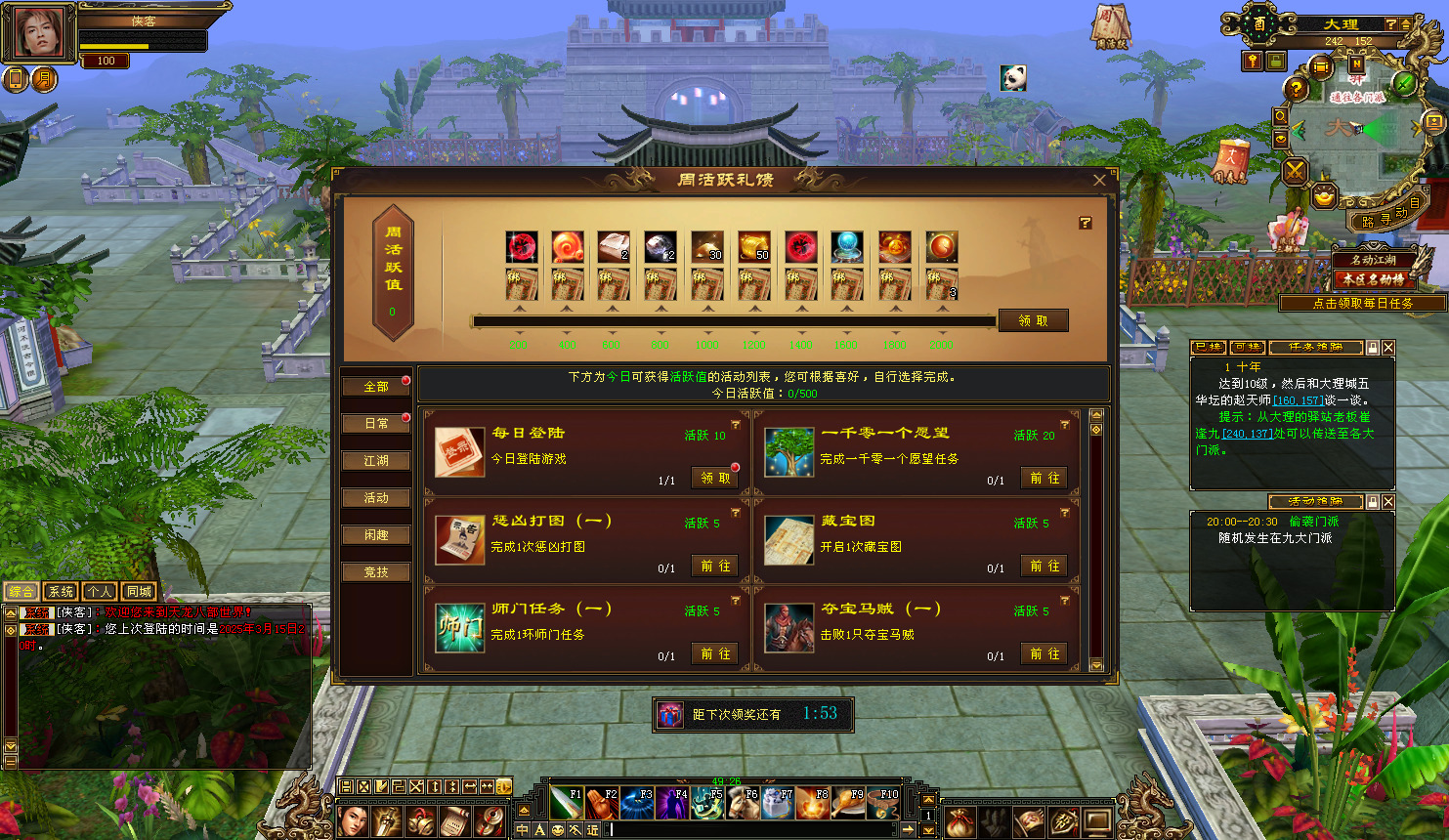
Task: Click the player portrait avatar
Action: [39, 33]
